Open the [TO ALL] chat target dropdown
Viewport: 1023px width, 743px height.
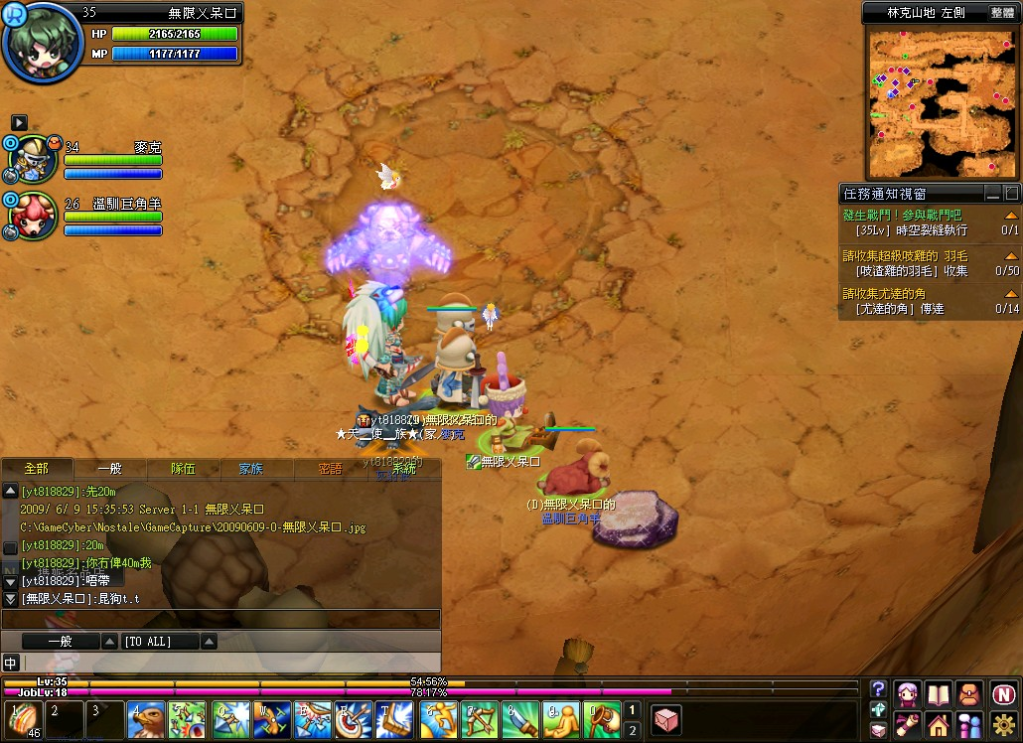[x=209, y=641]
